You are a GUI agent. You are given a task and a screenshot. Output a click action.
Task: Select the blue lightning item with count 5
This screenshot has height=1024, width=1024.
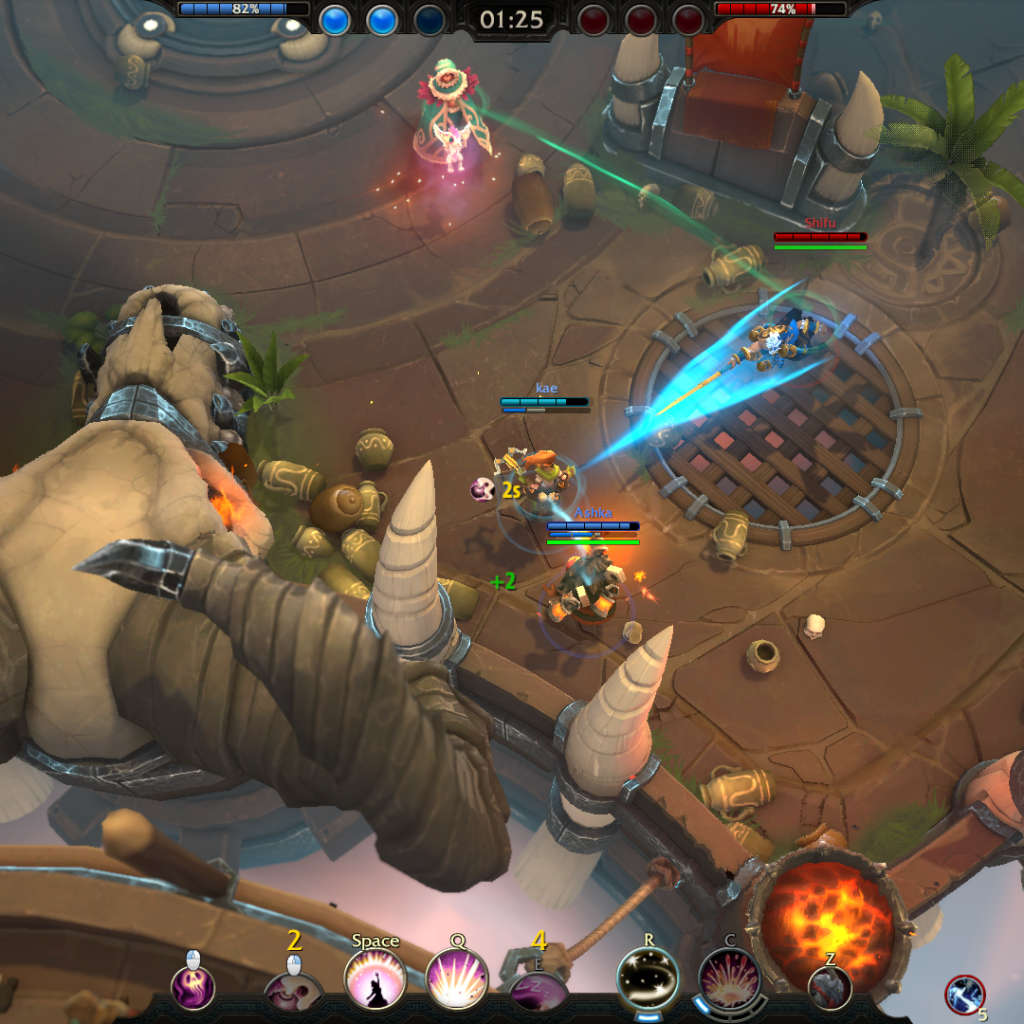point(964,994)
